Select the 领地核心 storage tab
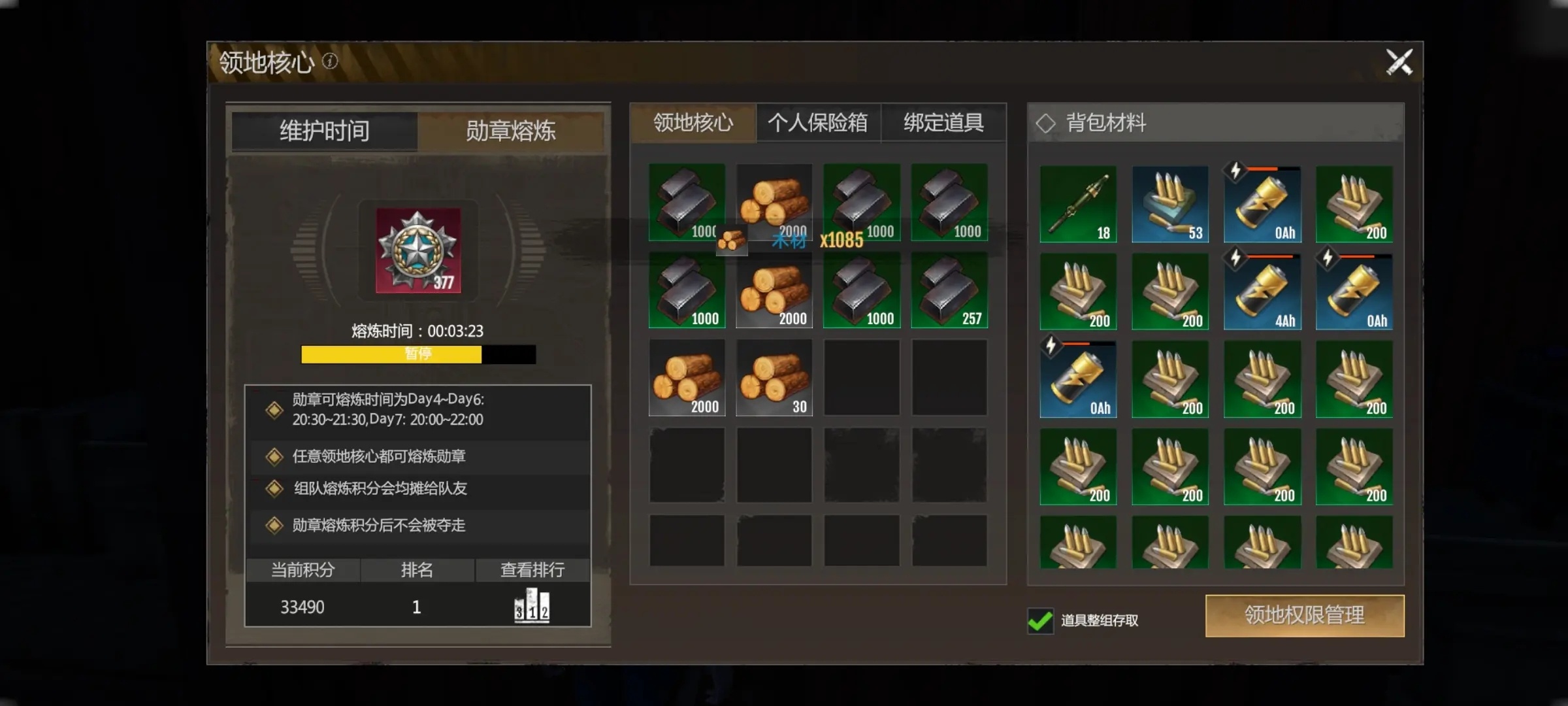This screenshot has width=1568, height=706. point(693,123)
